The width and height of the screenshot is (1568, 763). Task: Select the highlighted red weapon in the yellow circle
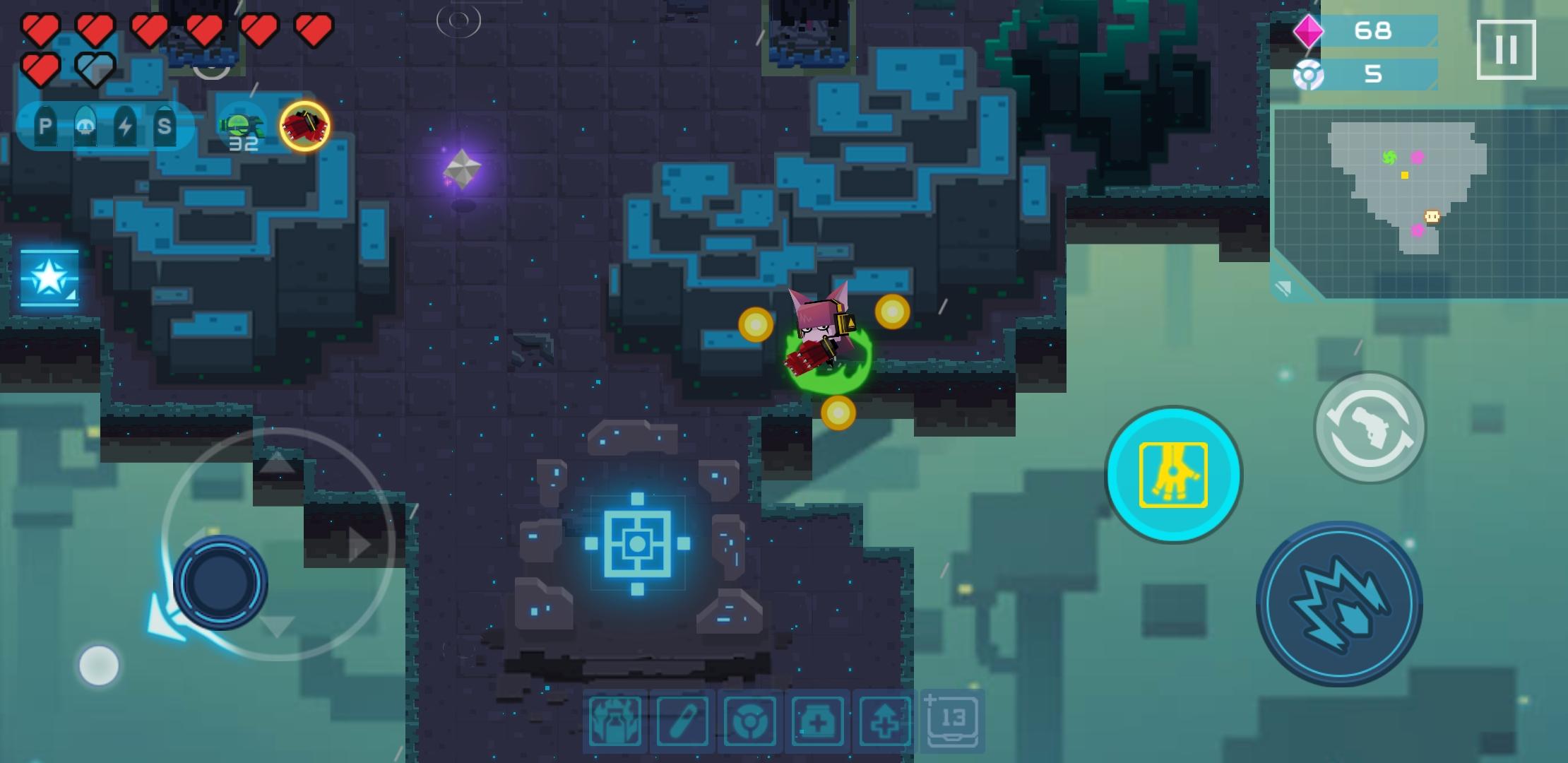click(304, 125)
